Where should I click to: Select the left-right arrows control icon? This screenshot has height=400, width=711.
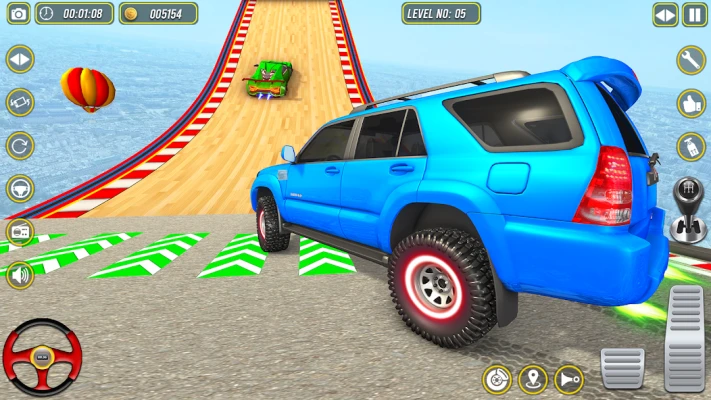(x=19, y=60)
